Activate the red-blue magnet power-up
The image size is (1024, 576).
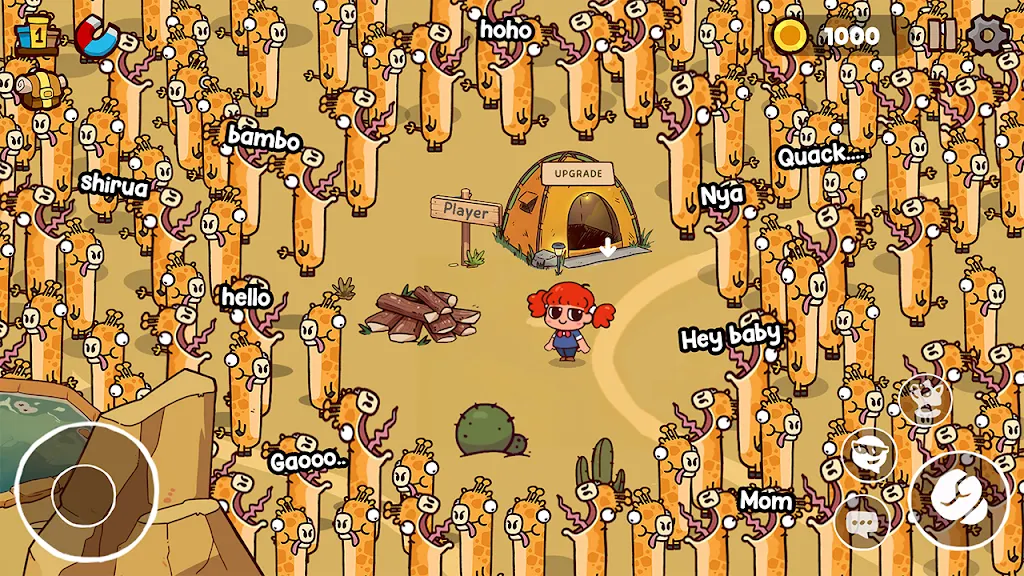coord(95,36)
